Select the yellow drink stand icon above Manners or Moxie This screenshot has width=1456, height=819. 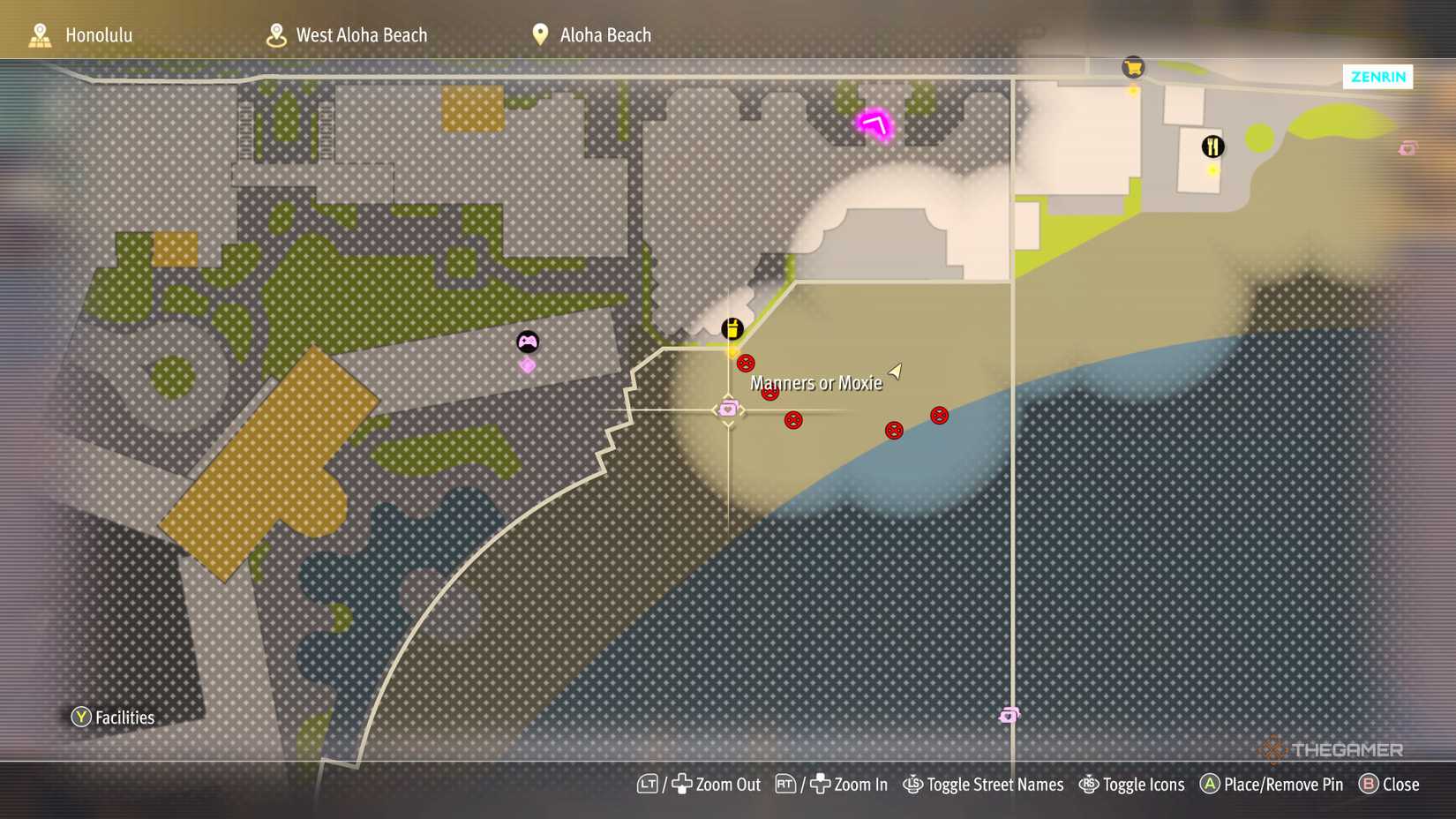coord(732,329)
